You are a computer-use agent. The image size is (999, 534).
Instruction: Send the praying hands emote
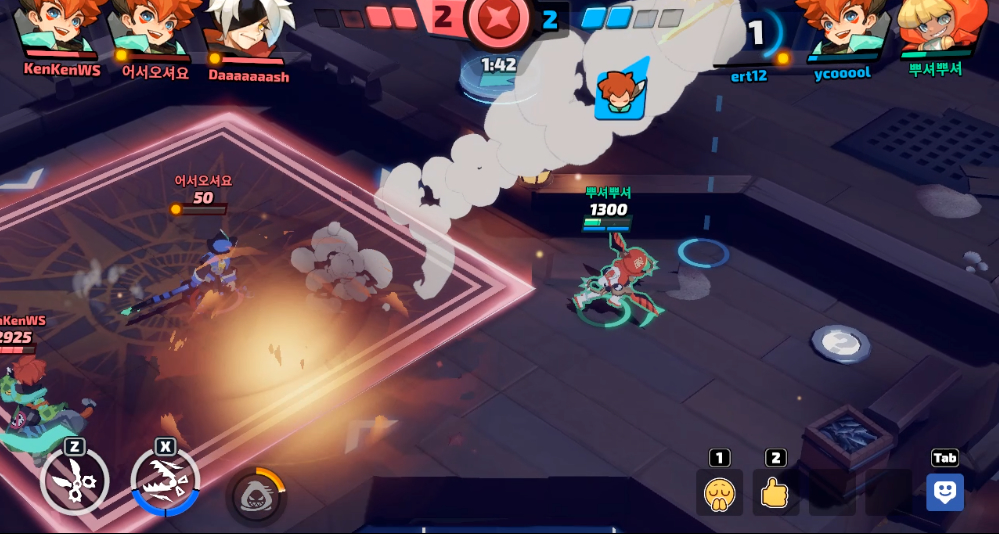[719, 492]
